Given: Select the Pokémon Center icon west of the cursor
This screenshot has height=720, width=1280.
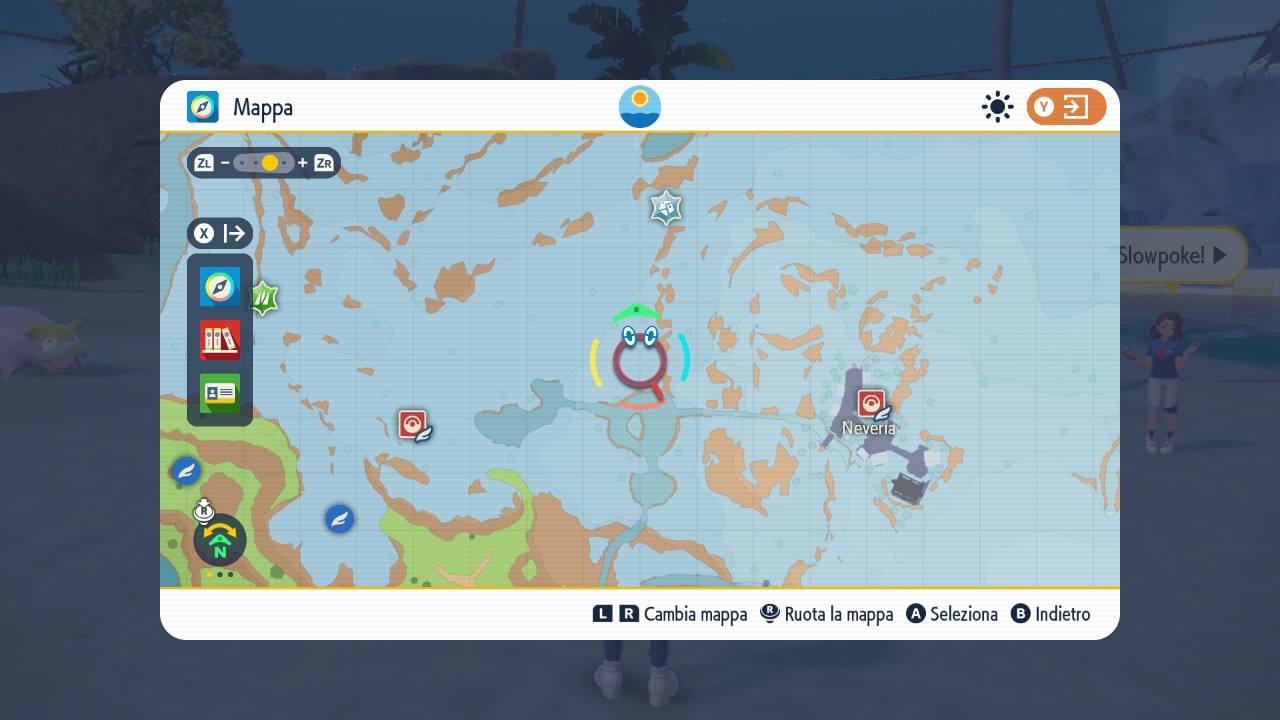Looking at the screenshot, I should pyautogui.click(x=414, y=423).
